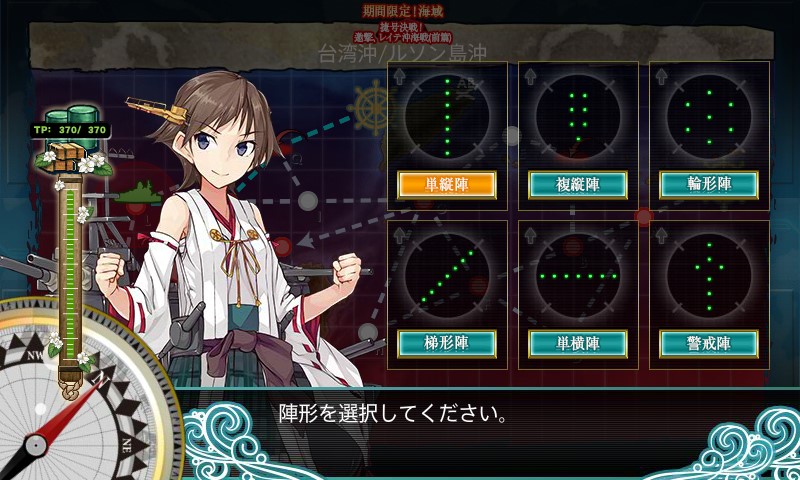
Task: Pick the 警戒陣 vanguard formation
Action: tap(708, 343)
